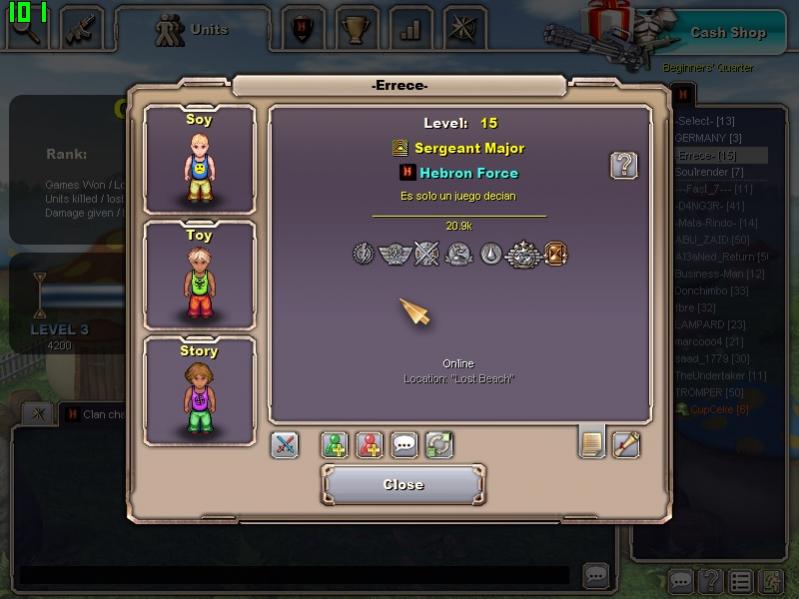Click the red person ignore button
The image size is (799, 599).
point(370,445)
